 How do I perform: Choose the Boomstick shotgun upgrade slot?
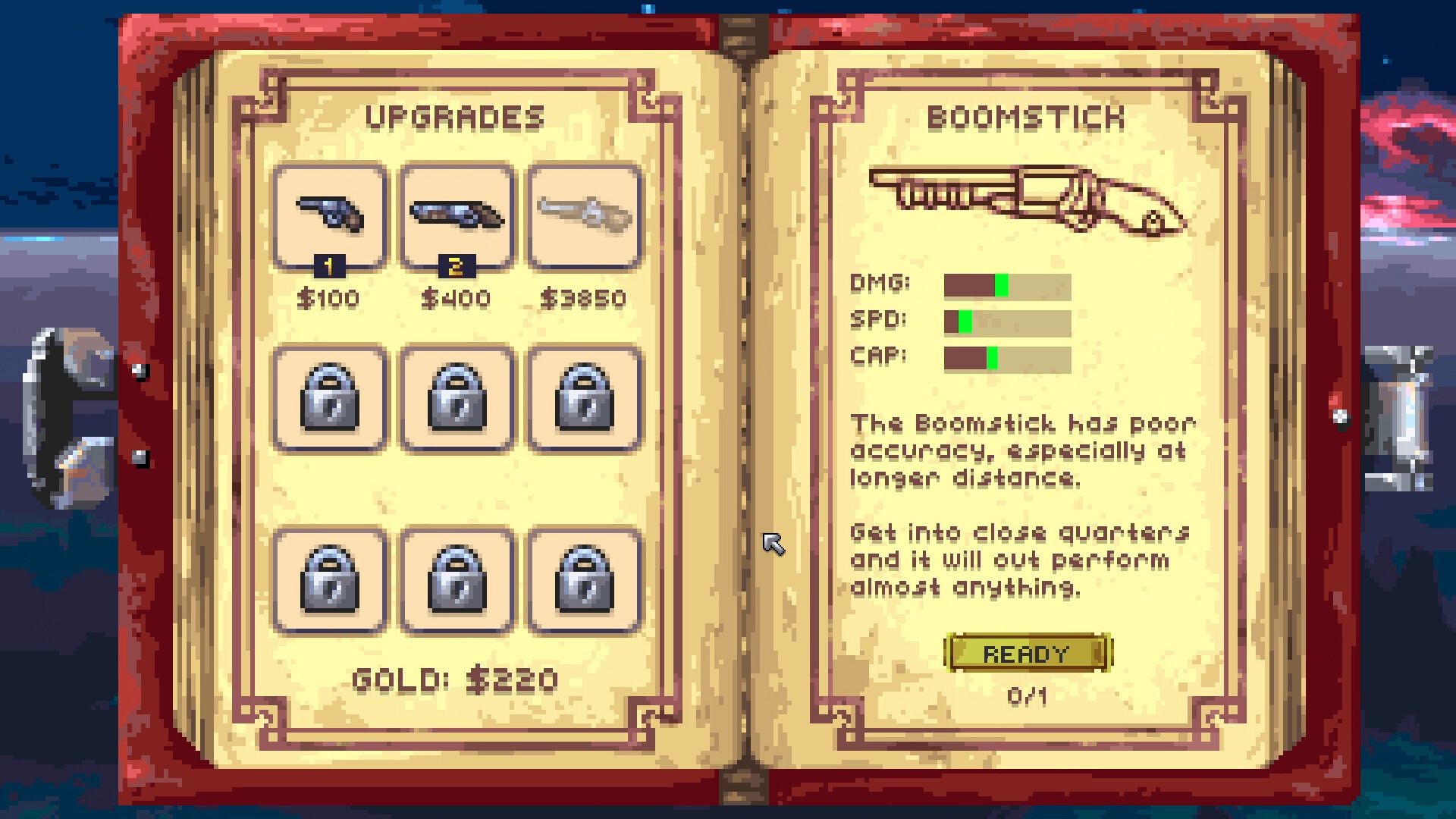pyautogui.click(x=457, y=215)
